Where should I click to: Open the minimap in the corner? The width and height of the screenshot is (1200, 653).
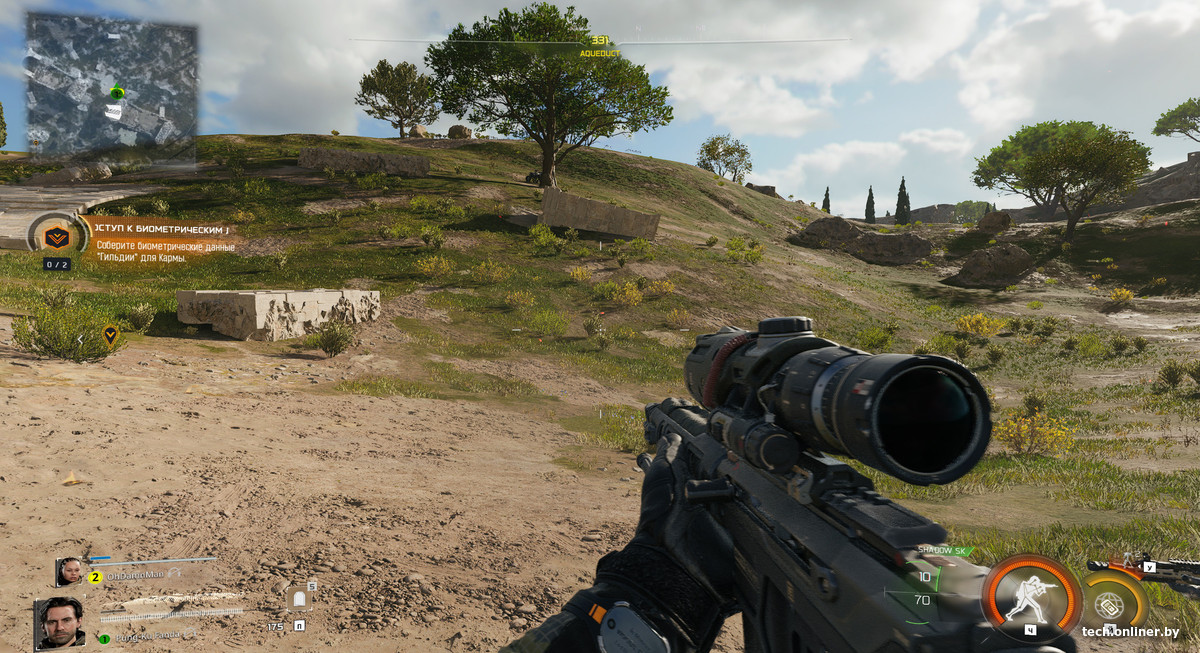(x=110, y=84)
